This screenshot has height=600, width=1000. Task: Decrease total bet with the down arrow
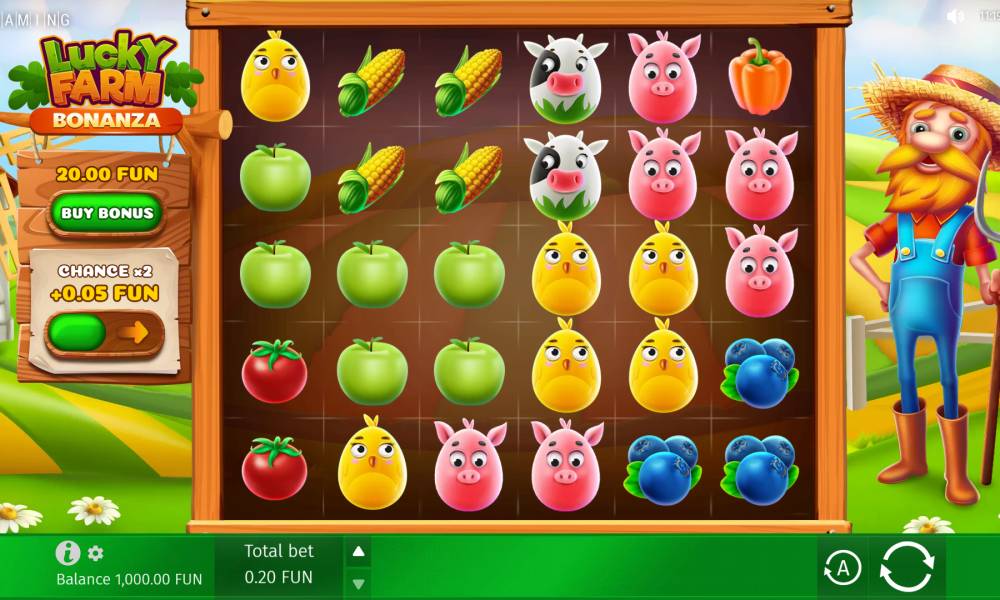pyautogui.click(x=358, y=582)
